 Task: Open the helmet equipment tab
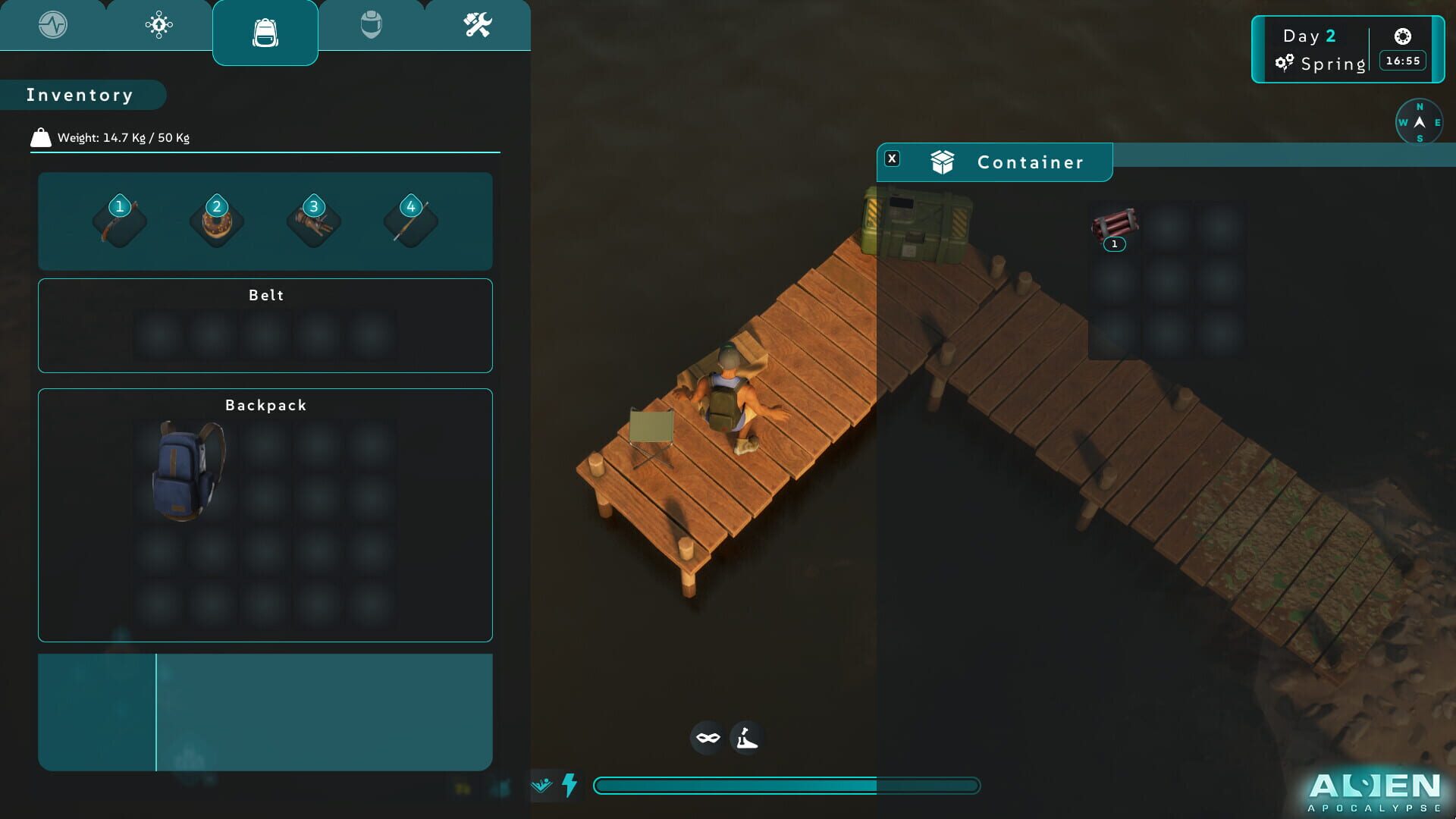[371, 25]
